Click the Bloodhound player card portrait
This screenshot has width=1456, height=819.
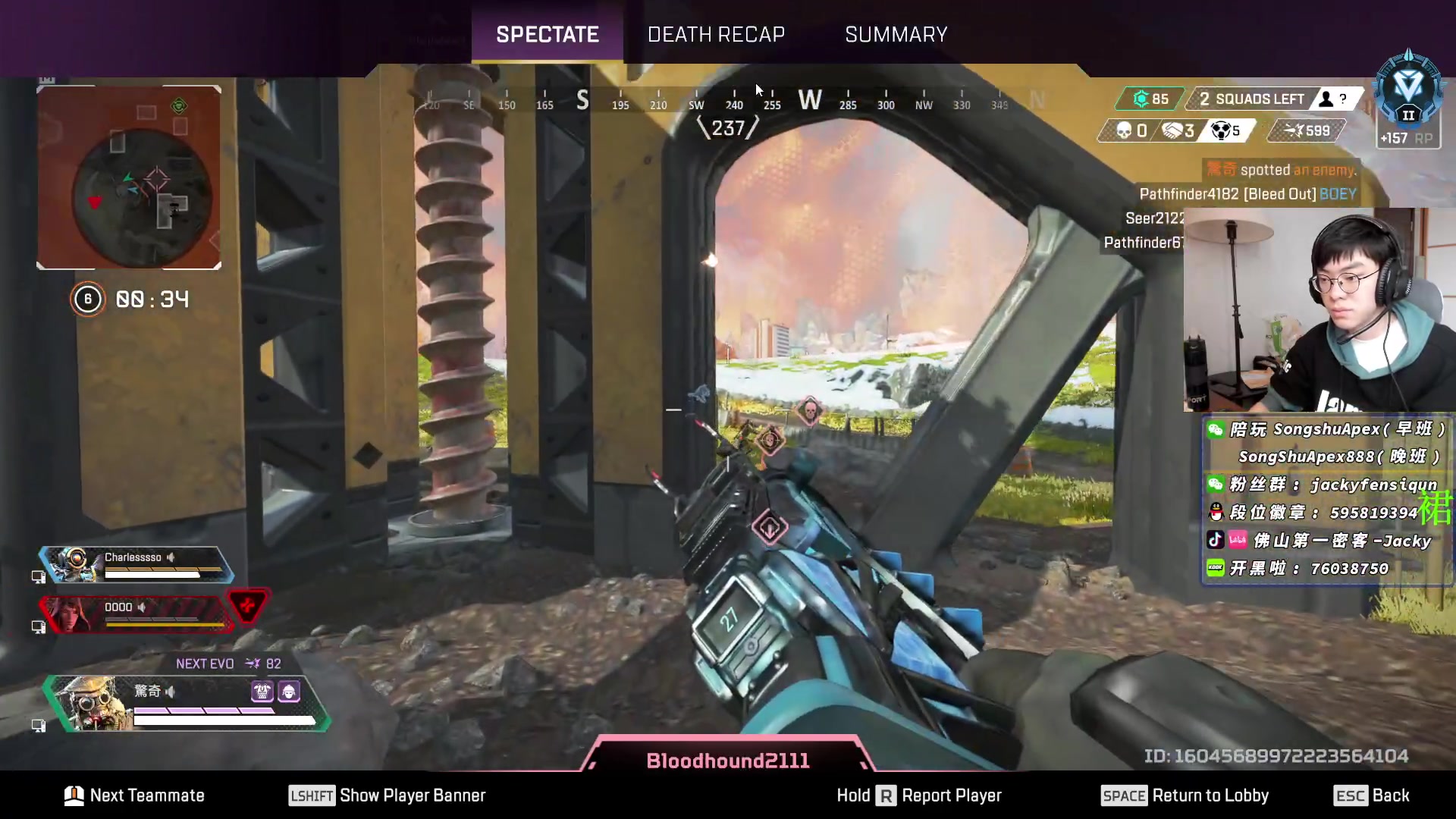93,703
